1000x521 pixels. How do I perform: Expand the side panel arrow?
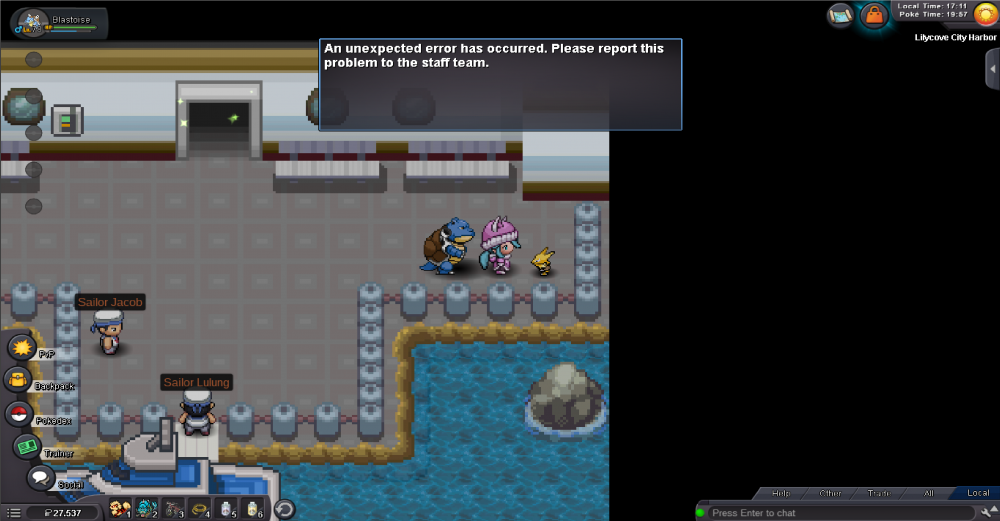click(992, 68)
